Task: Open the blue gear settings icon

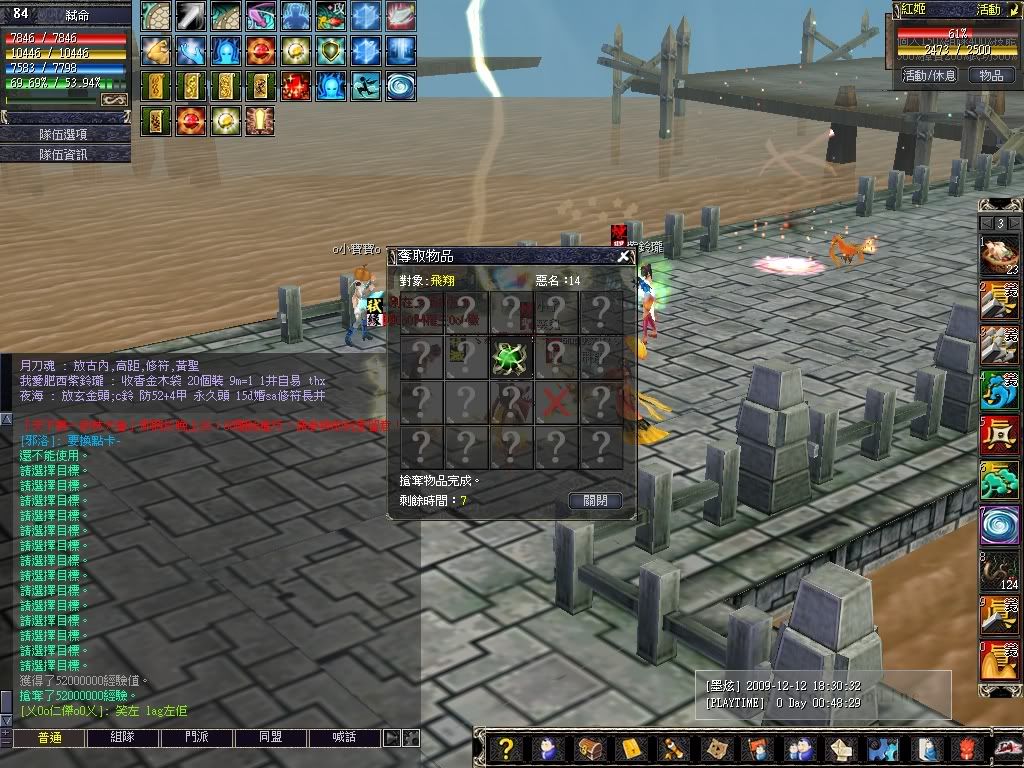Action: tap(883, 749)
